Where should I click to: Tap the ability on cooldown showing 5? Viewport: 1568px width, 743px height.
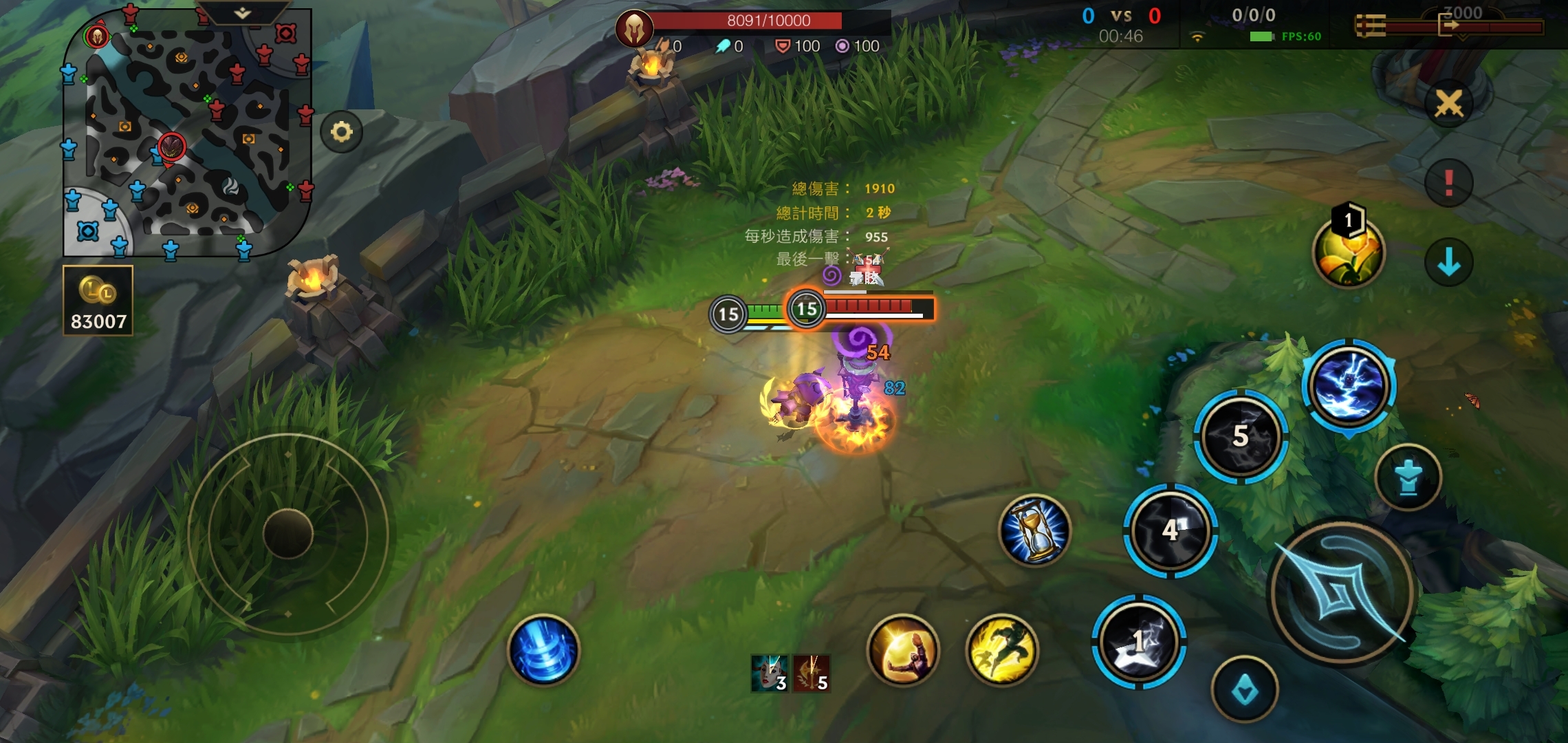(1240, 436)
